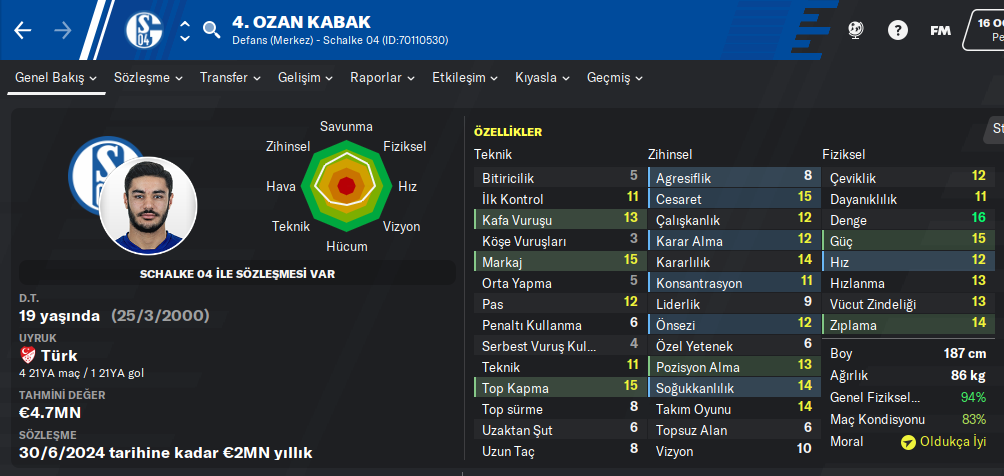Open the Gelişim menu
This screenshot has width=1004, height=476.
point(305,78)
